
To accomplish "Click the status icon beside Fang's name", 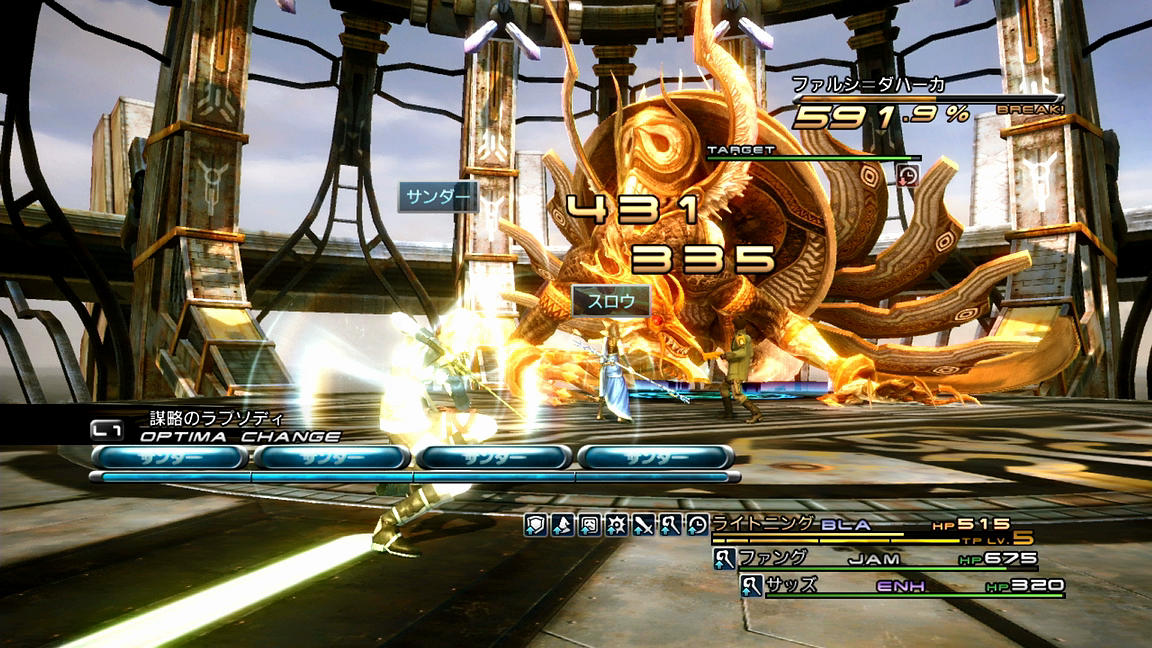I will click(724, 560).
